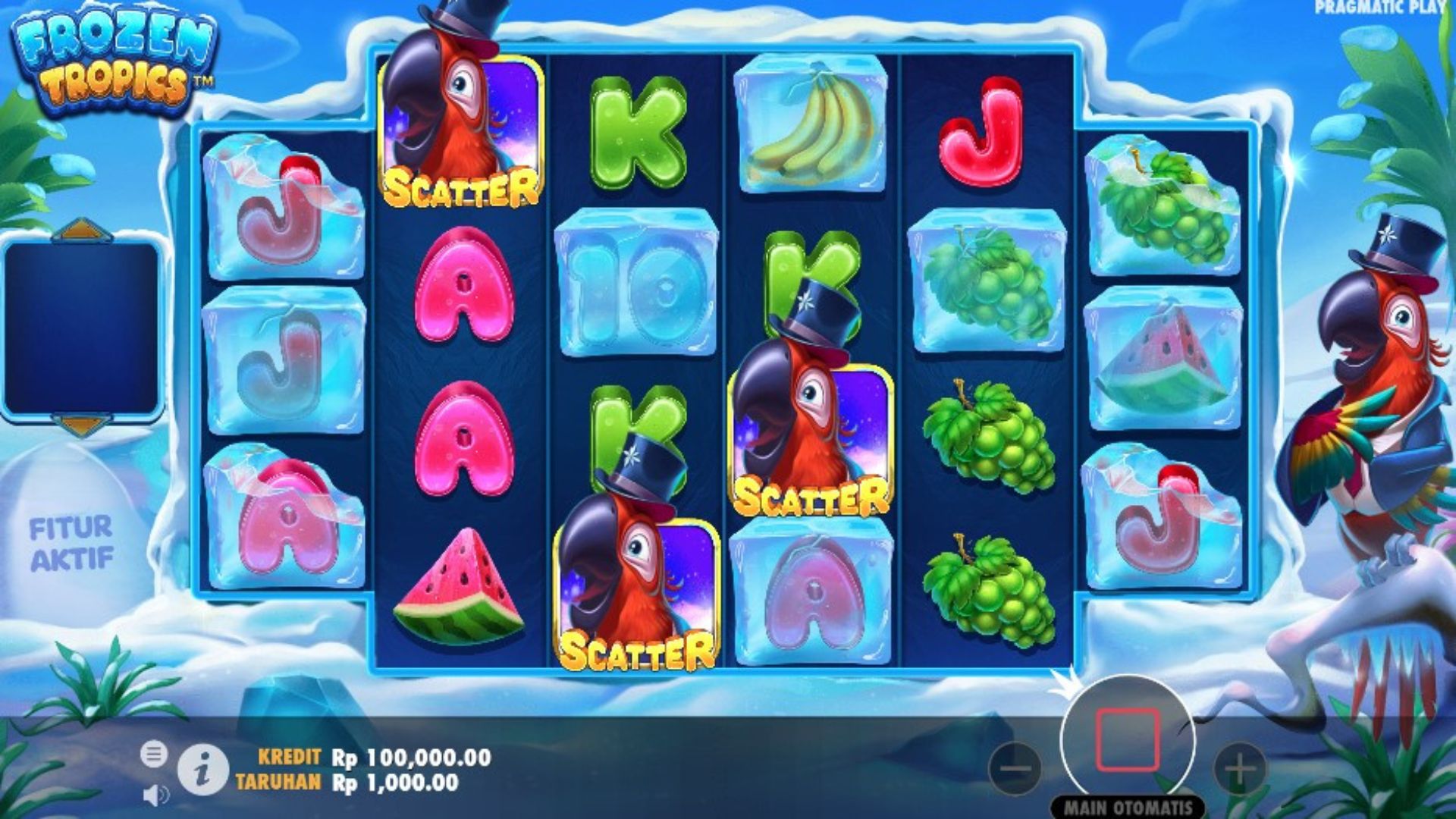Open the game info with the i button

[x=202, y=769]
